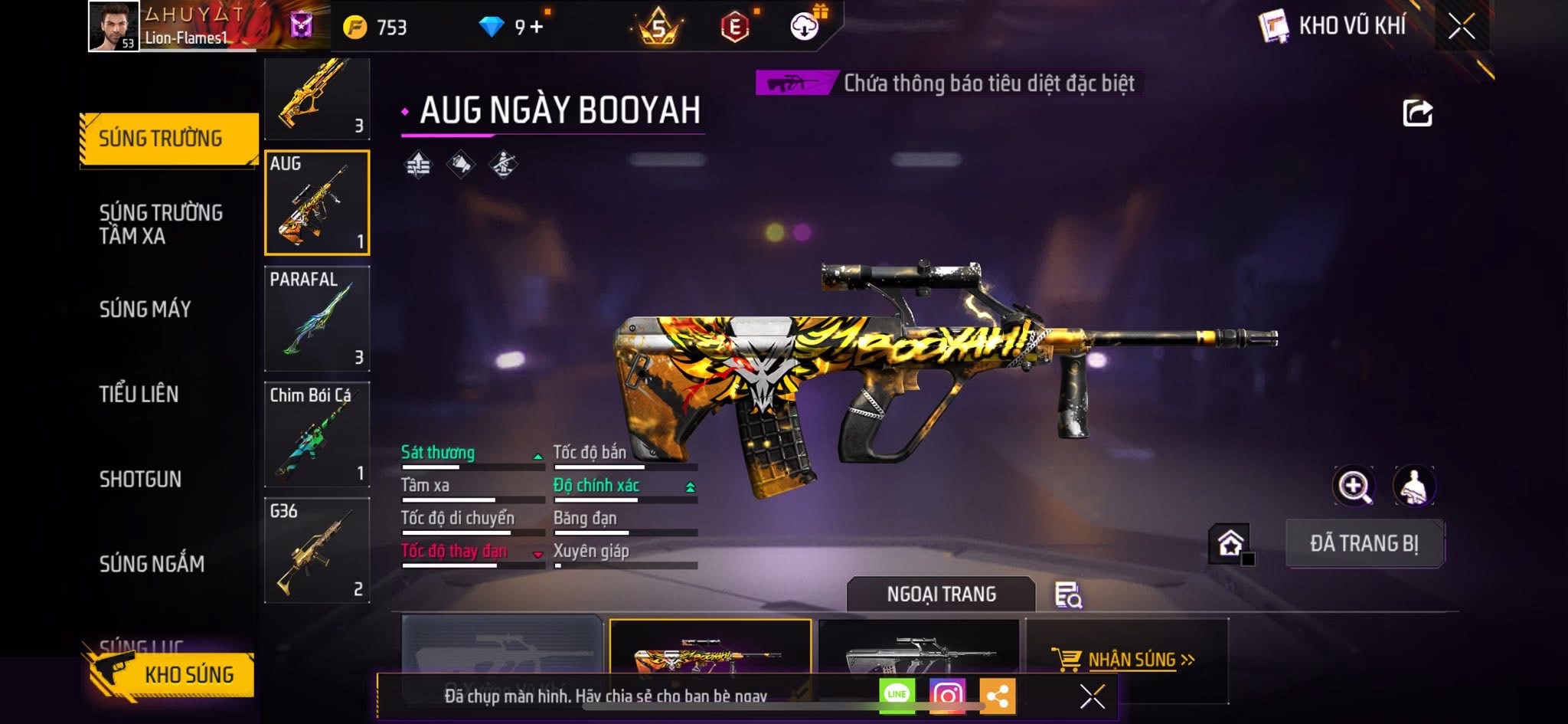The image size is (1568, 724).
Task: Click the AUG weapon slot
Action: pyautogui.click(x=317, y=203)
